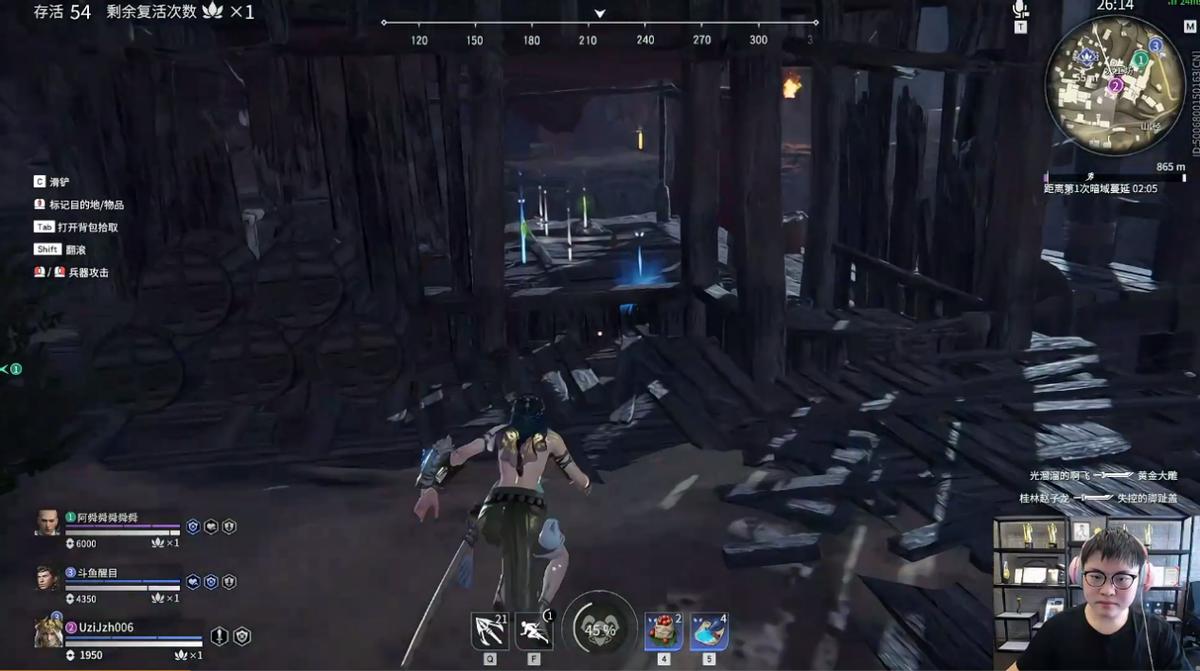Activate the grappling hook item slot

(489, 631)
